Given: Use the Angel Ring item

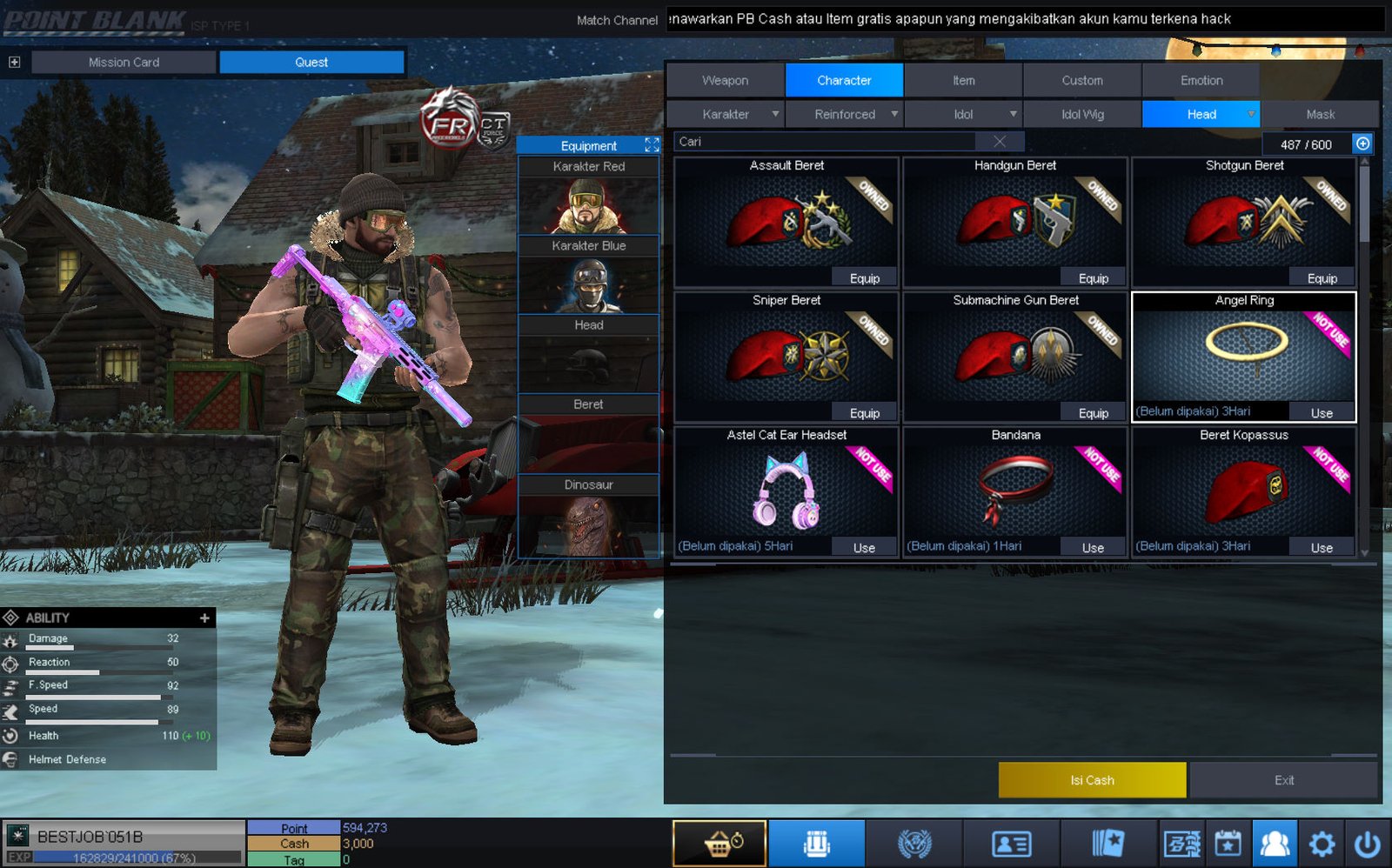Looking at the screenshot, I should pos(1322,413).
